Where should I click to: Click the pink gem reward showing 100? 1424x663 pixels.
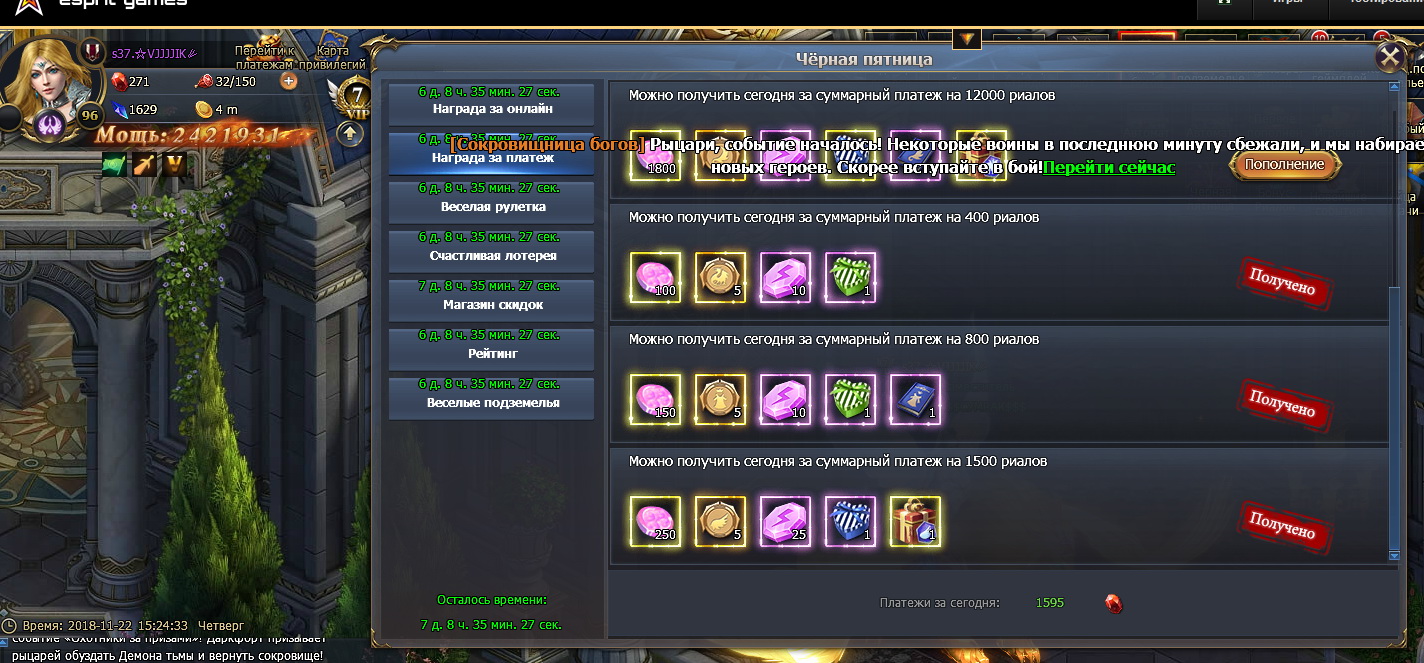(656, 277)
